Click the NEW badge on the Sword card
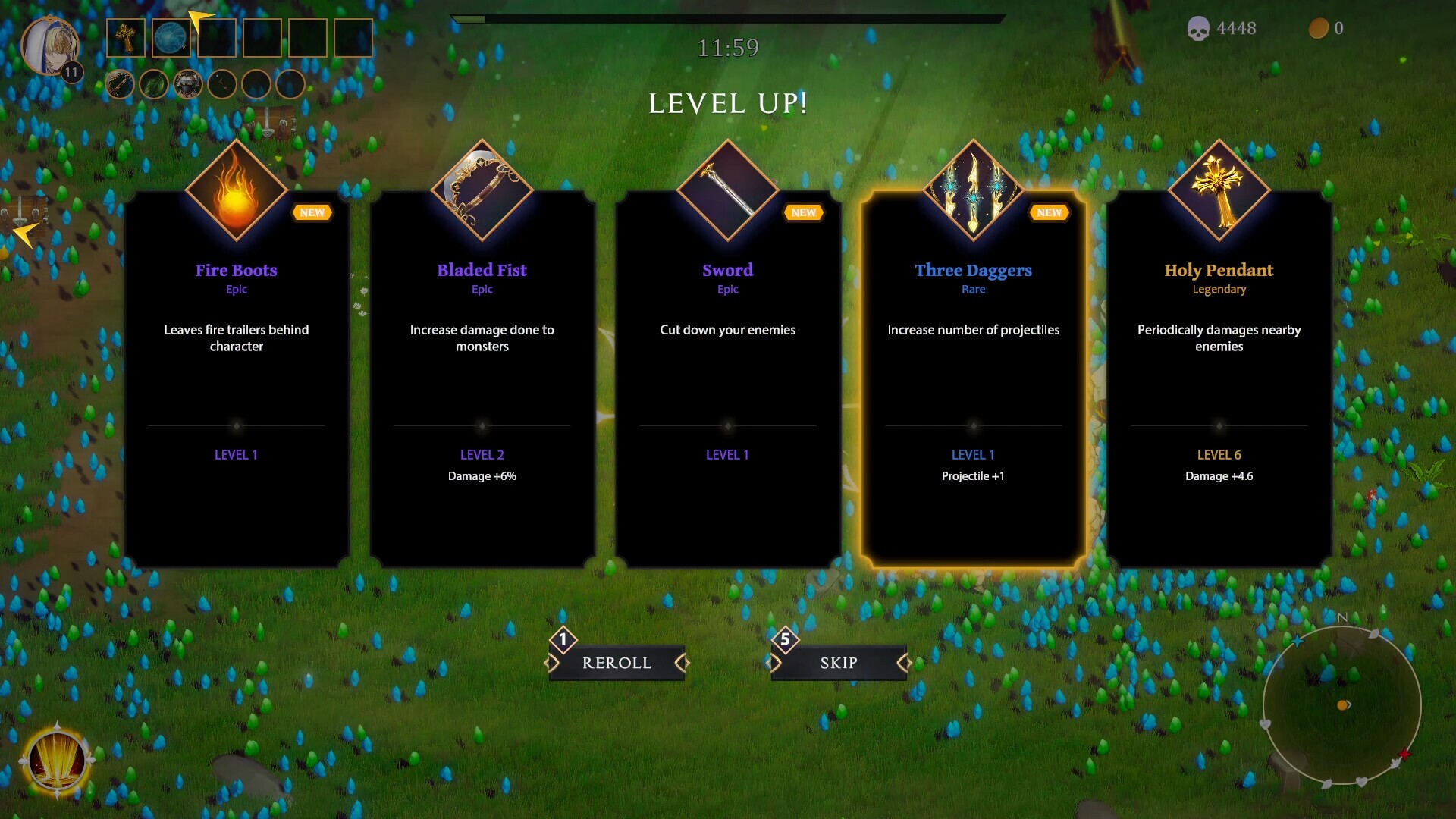Image resolution: width=1456 pixels, height=819 pixels. [x=803, y=212]
